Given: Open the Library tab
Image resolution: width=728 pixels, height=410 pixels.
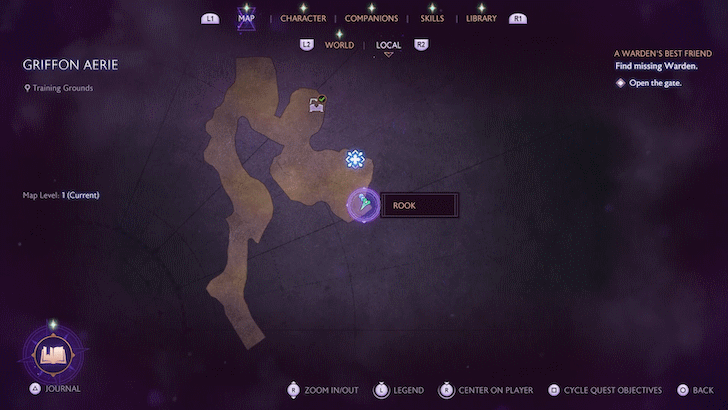Looking at the screenshot, I should (x=481, y=18).
